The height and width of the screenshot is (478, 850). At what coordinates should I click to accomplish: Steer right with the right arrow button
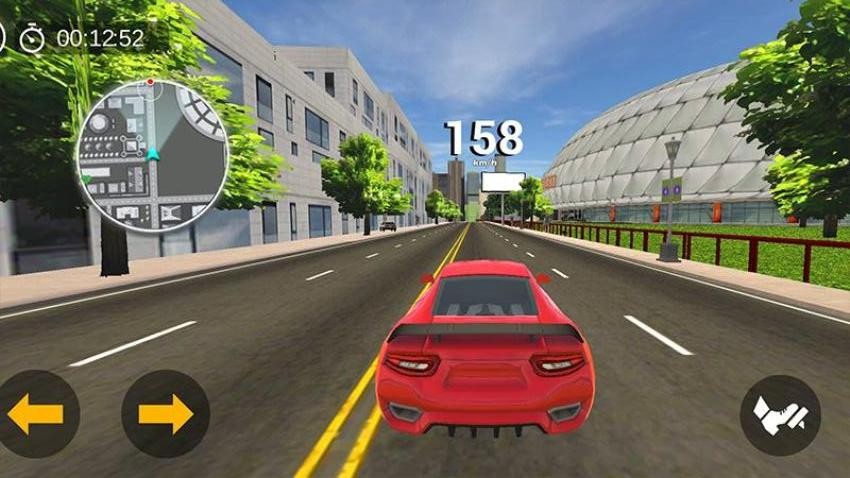pos(165,414)
